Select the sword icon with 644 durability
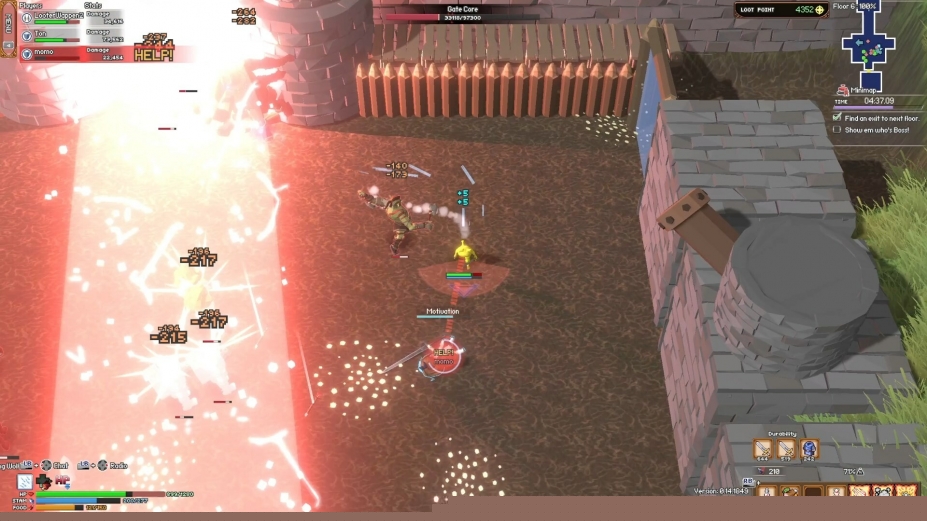 [762, 449]
